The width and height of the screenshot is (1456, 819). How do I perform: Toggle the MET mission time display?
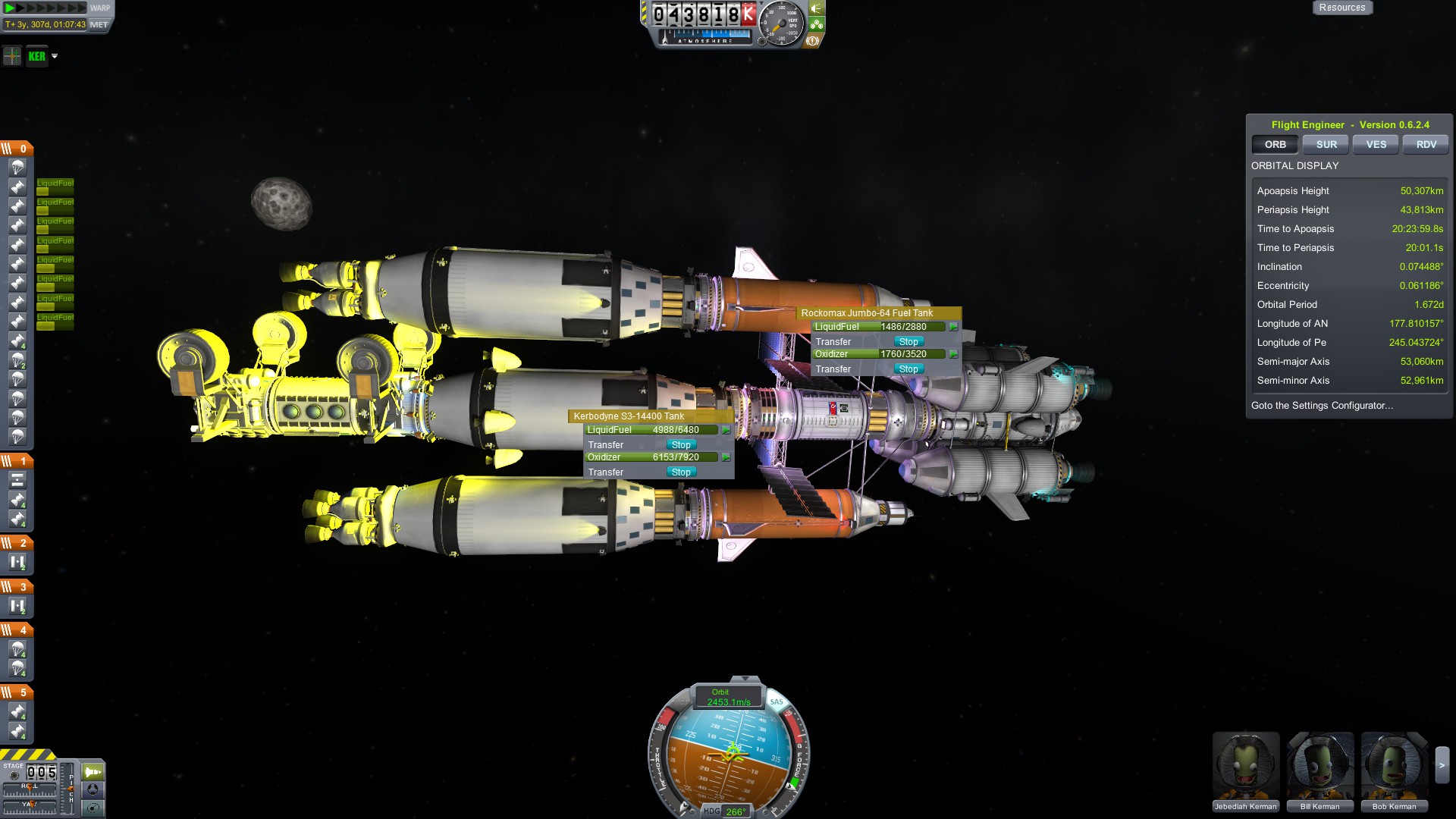[x=99, y=24]
